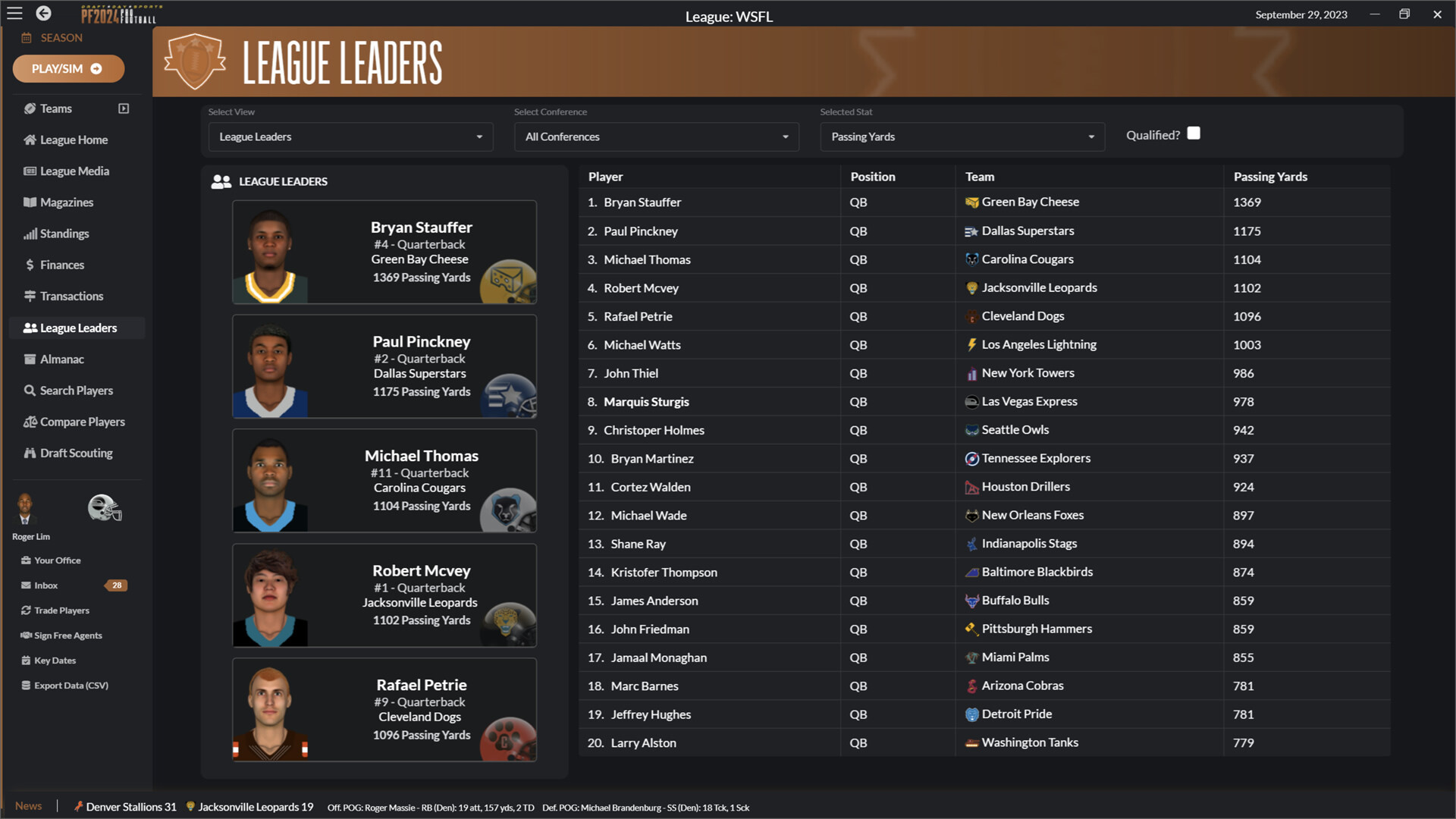Open the Select Conference dropdown

coord(655,136)
